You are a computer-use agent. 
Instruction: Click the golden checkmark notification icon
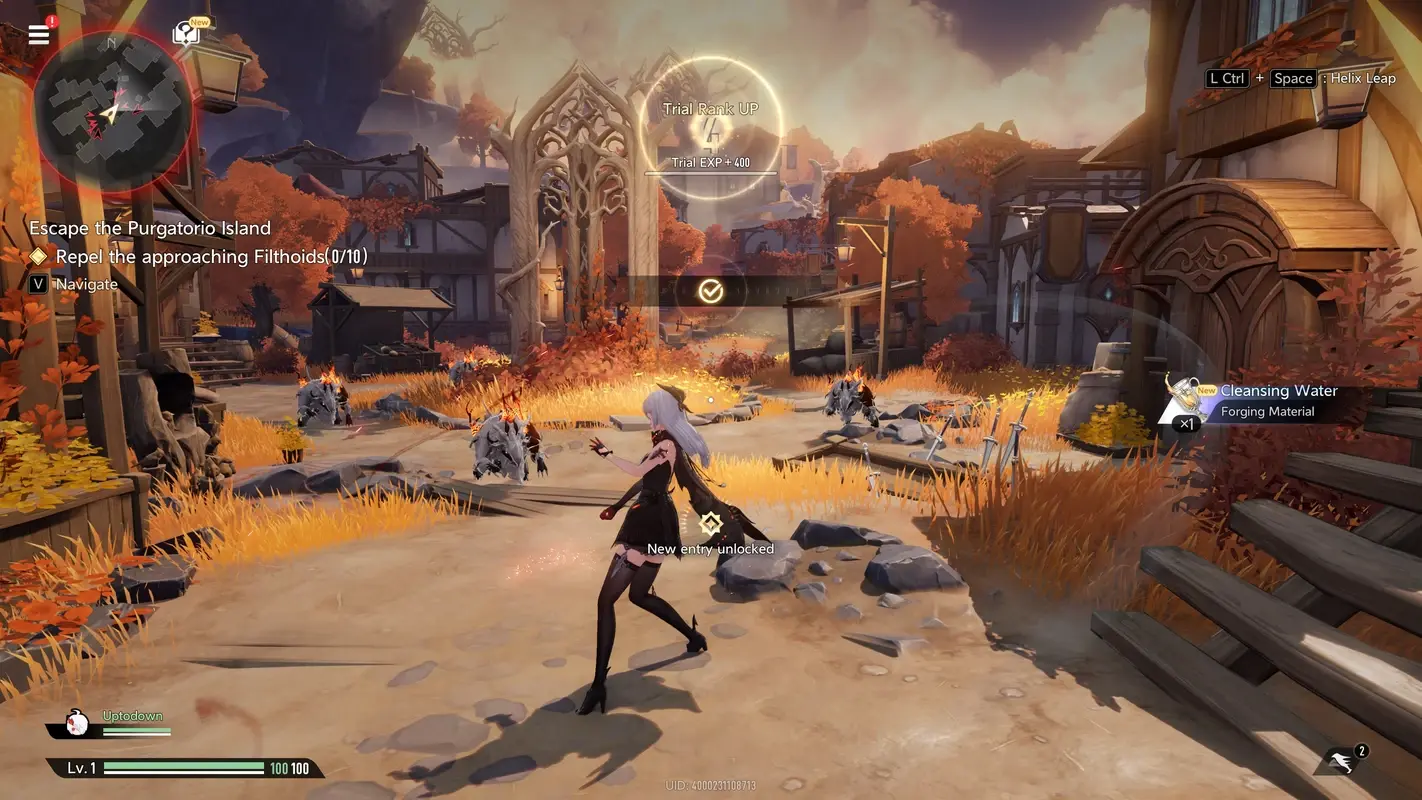coord(710,291)
